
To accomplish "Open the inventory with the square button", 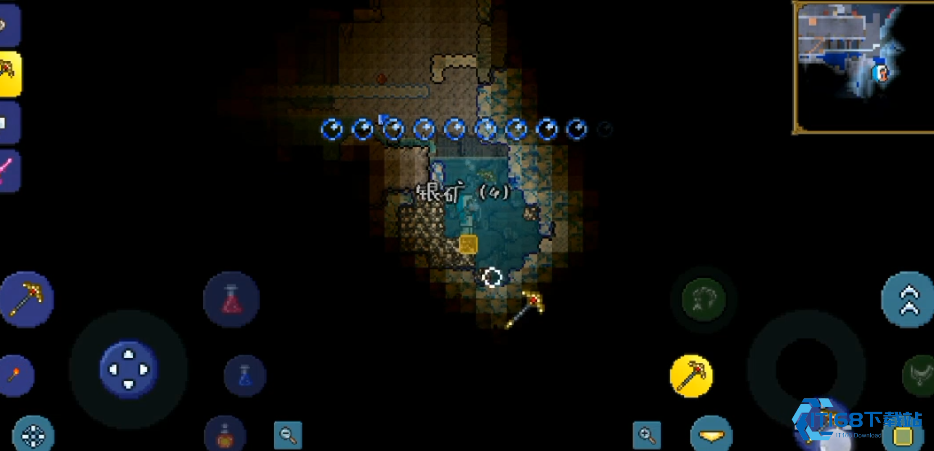I will [x=902, y=435].
